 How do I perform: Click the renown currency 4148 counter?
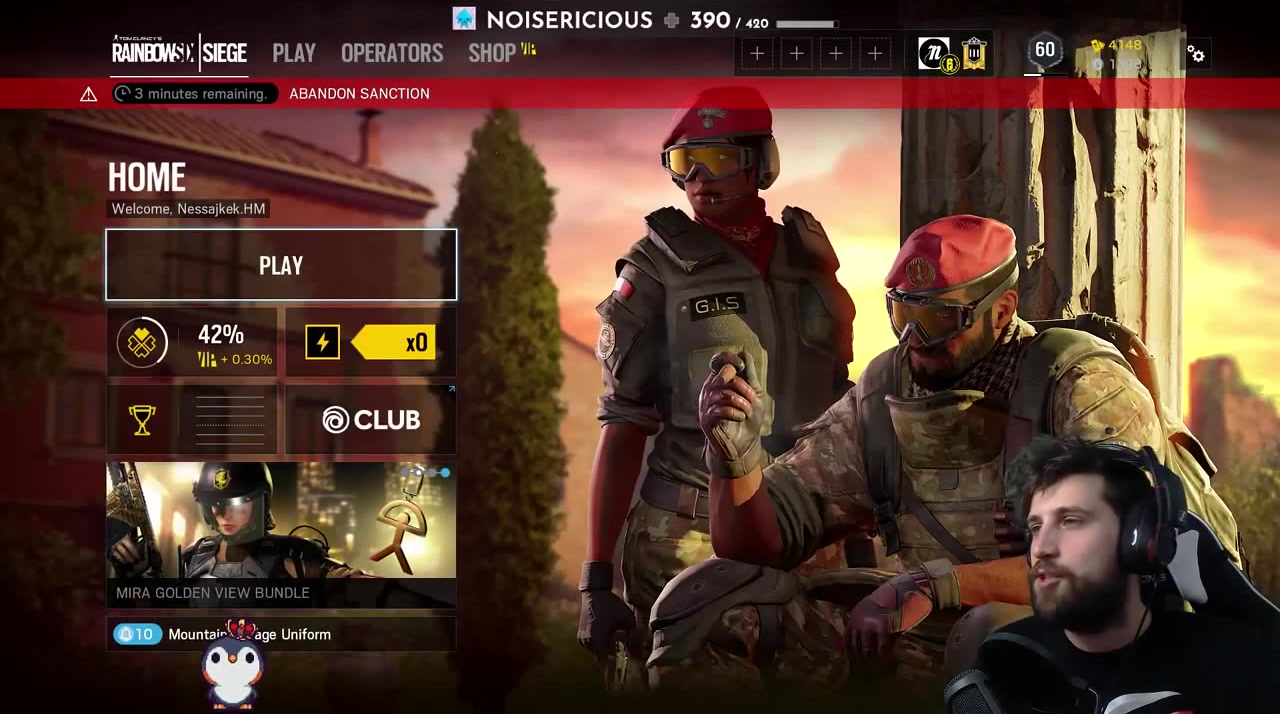1118,45
